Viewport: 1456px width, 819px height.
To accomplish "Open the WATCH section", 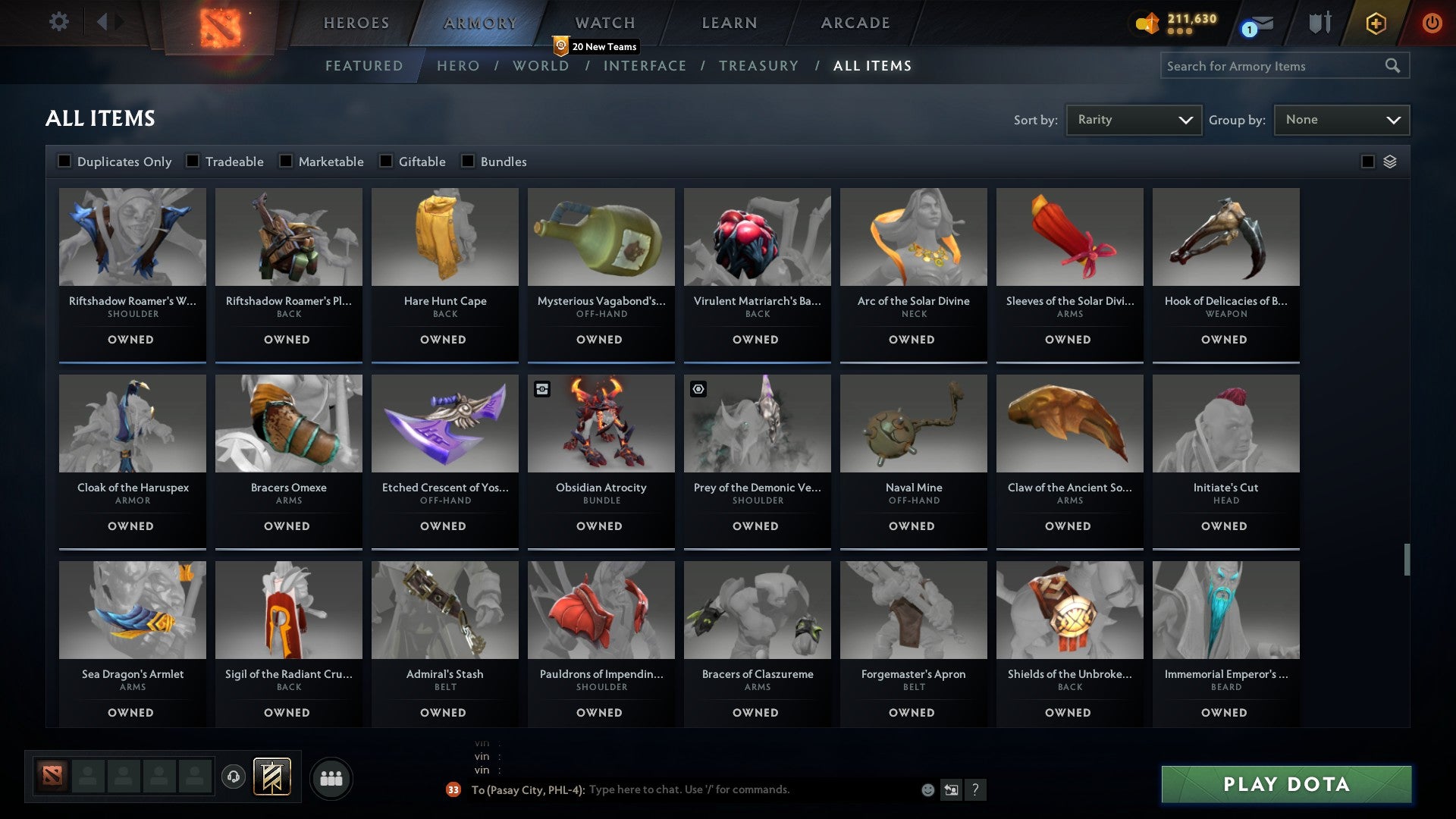I will point(604,22).
